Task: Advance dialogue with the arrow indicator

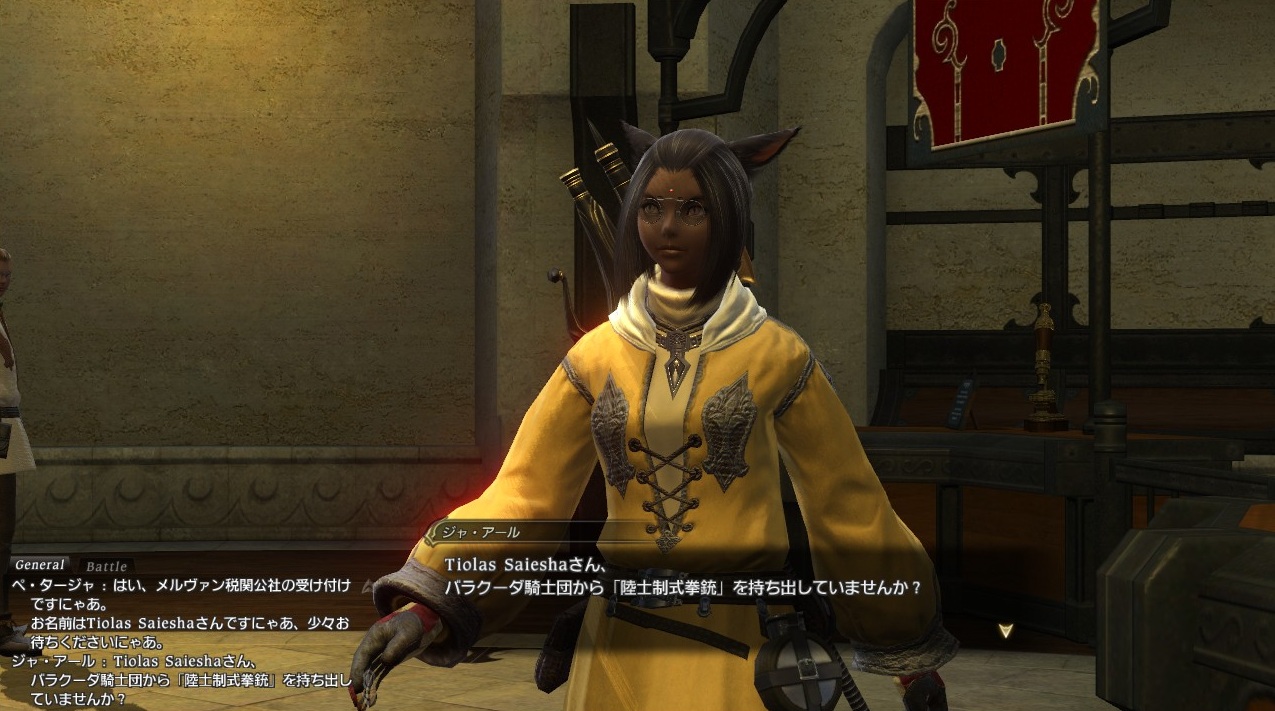Action: [1006, 630]
